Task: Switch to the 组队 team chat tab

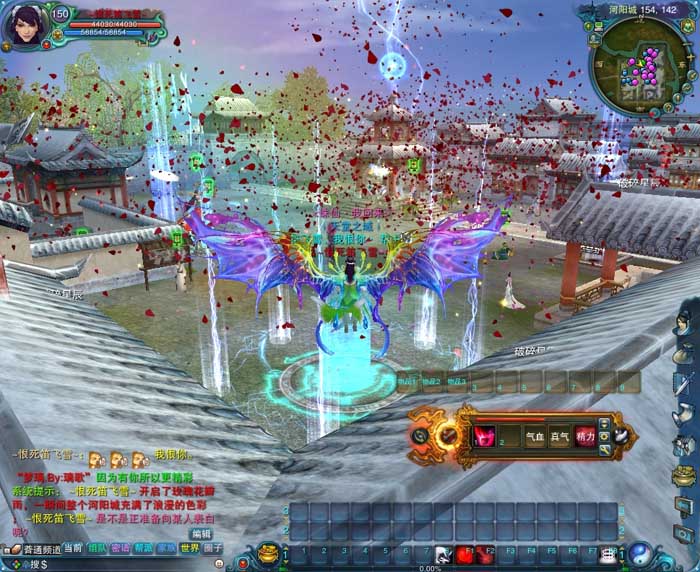Action: point(97,548)
